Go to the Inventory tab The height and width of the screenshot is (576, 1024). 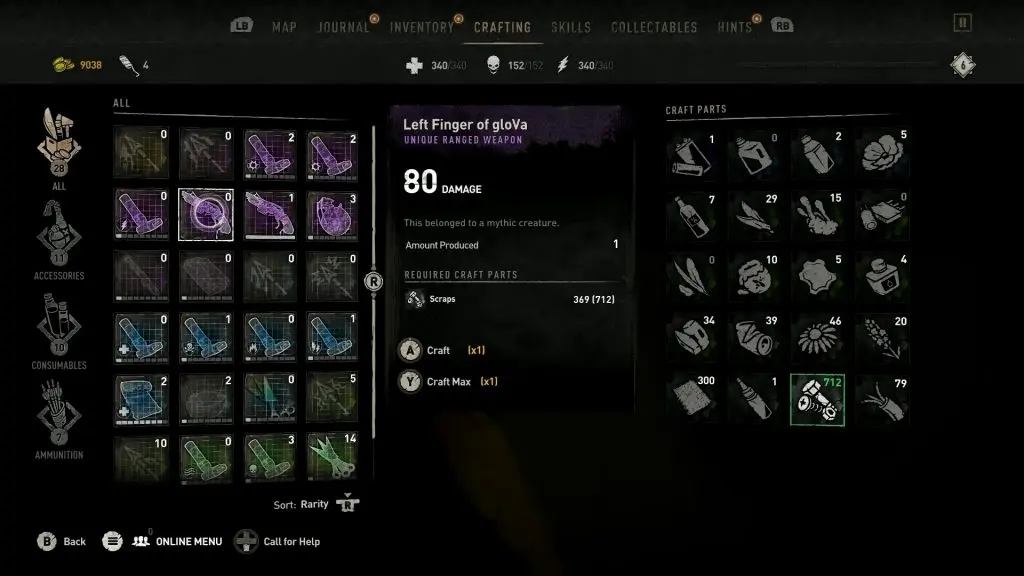pyautogui.click(x=422, y=27)
